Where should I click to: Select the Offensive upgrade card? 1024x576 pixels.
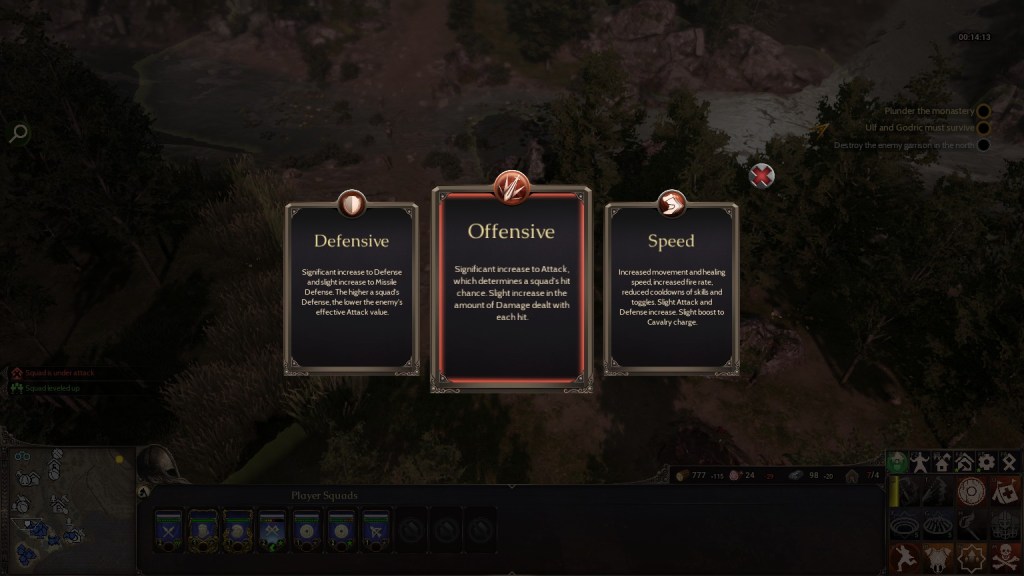tap(511, 288)
